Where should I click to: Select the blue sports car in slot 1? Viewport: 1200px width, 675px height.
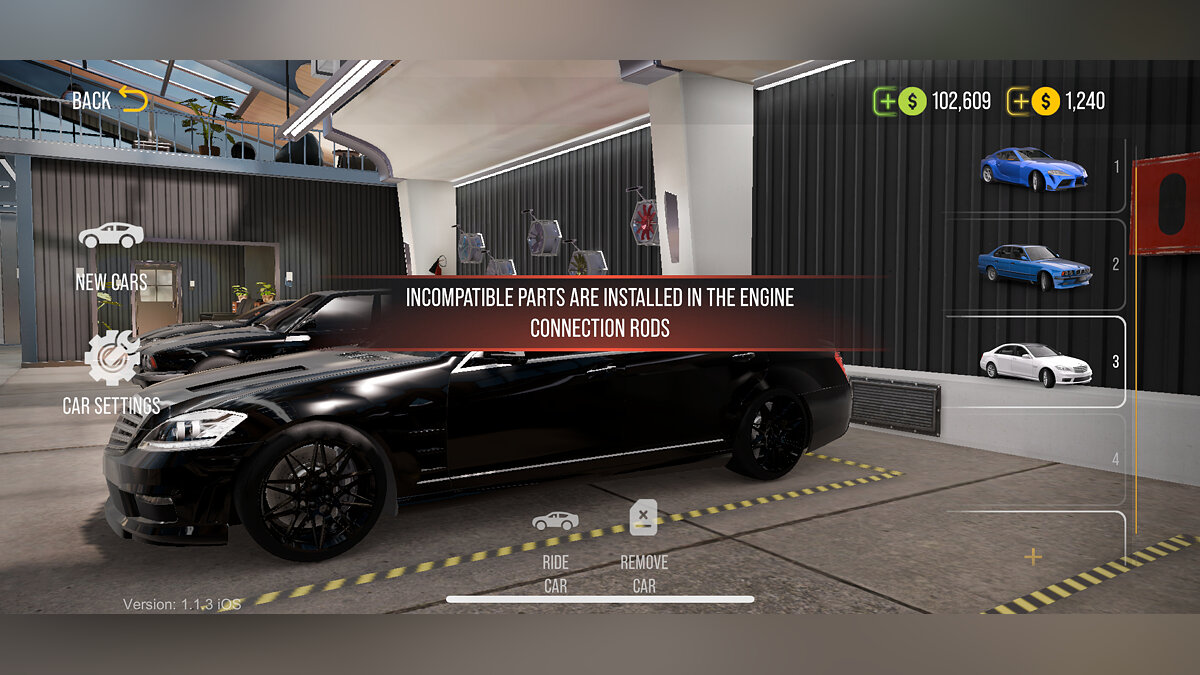1033,168
